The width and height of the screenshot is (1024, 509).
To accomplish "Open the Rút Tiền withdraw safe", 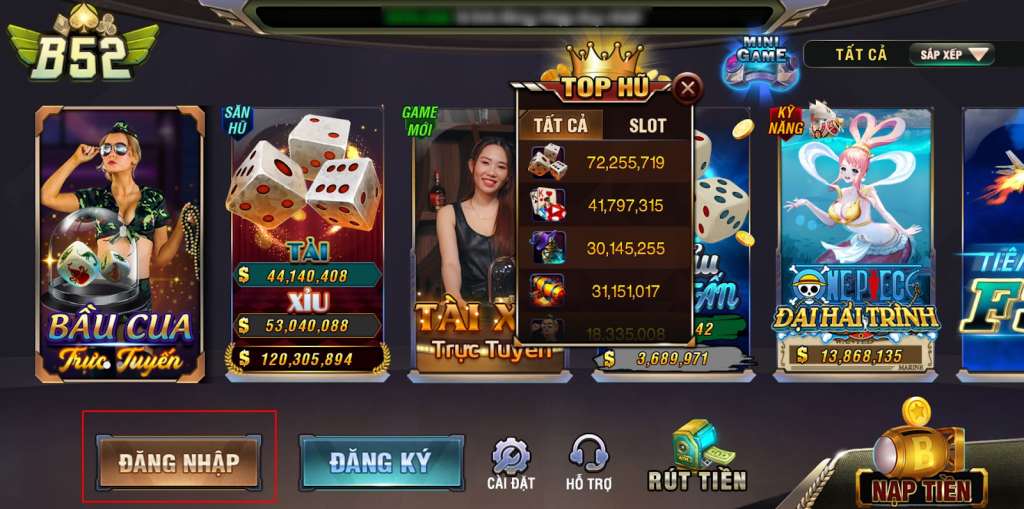I will pyautogui.click(x=697, y=457).
